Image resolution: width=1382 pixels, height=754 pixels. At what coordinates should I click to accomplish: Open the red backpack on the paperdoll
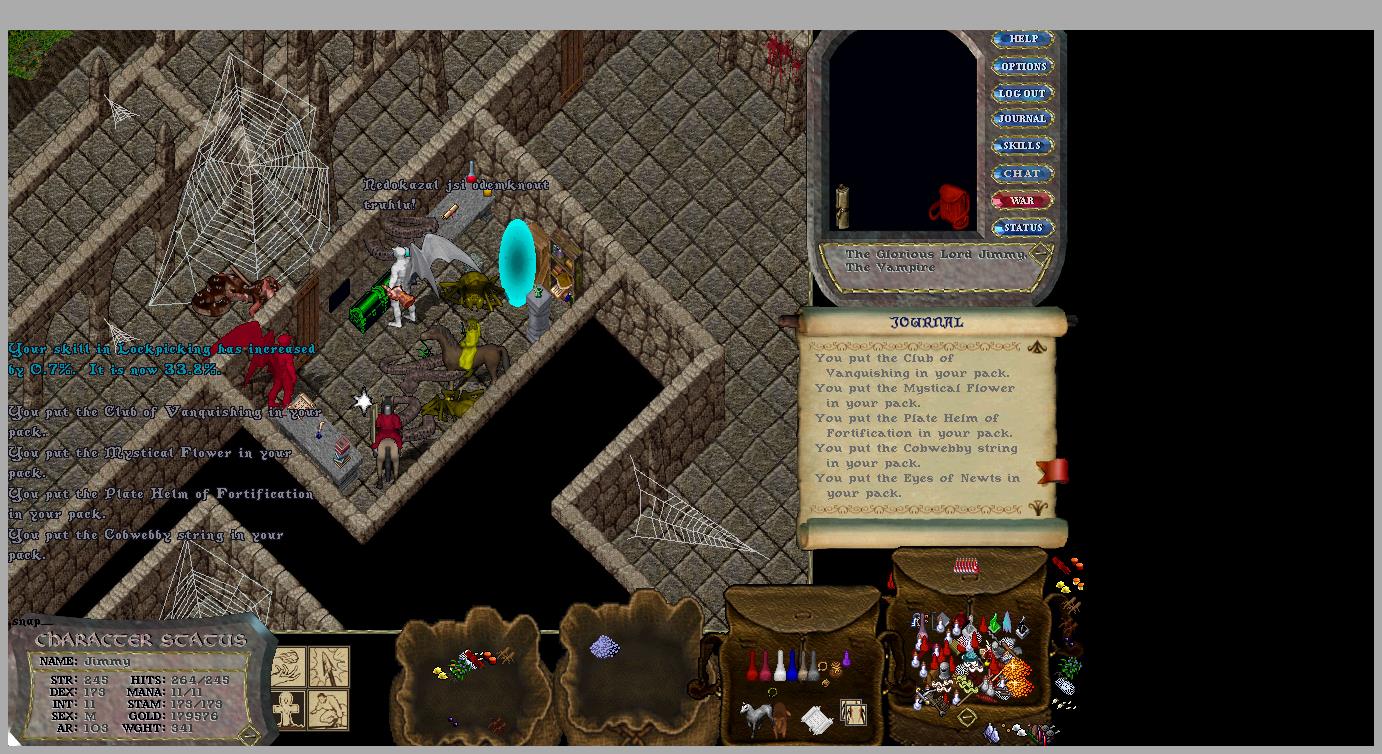949,207
